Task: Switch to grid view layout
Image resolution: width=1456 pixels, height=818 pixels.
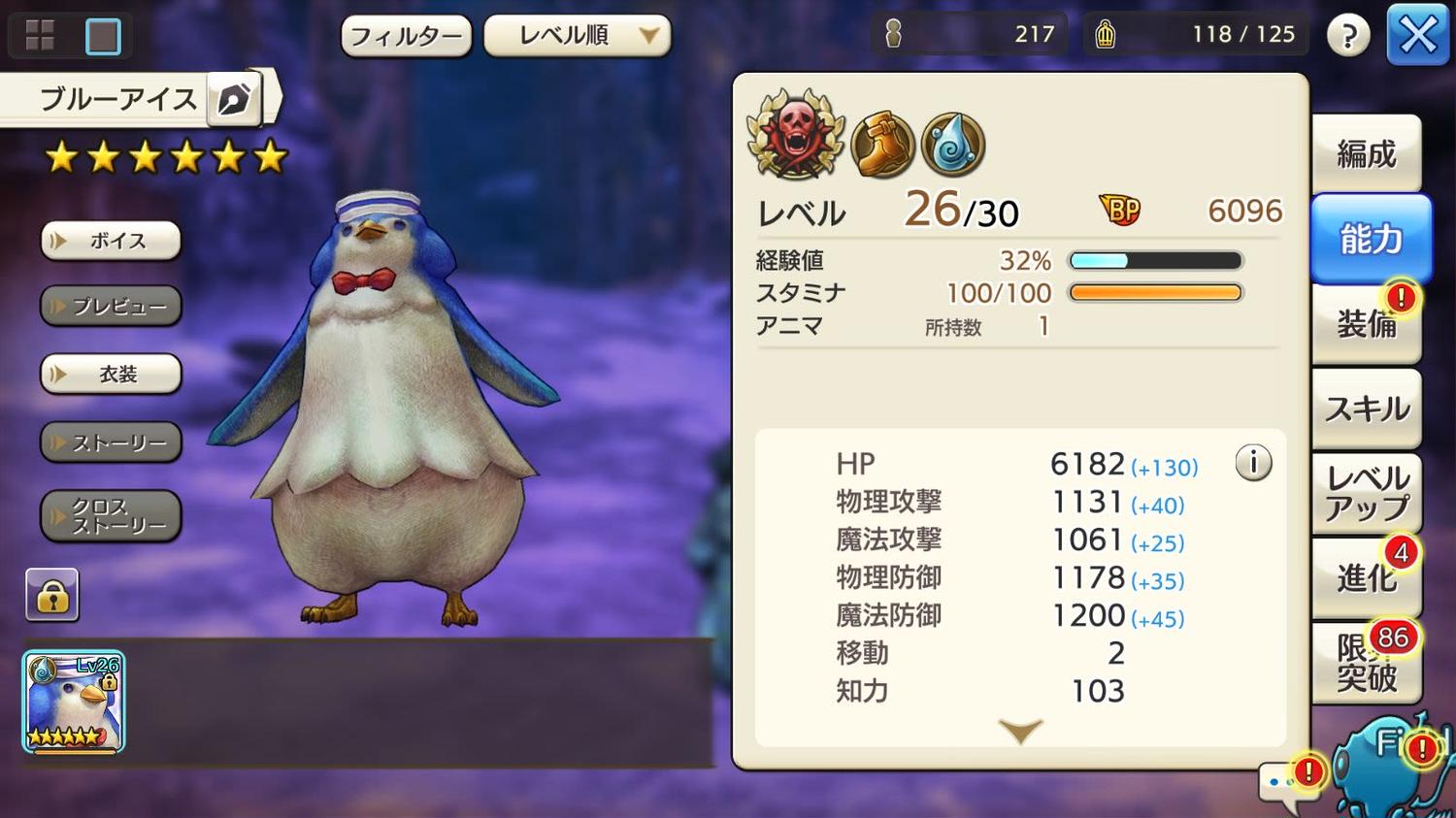Action: [40, 36]
